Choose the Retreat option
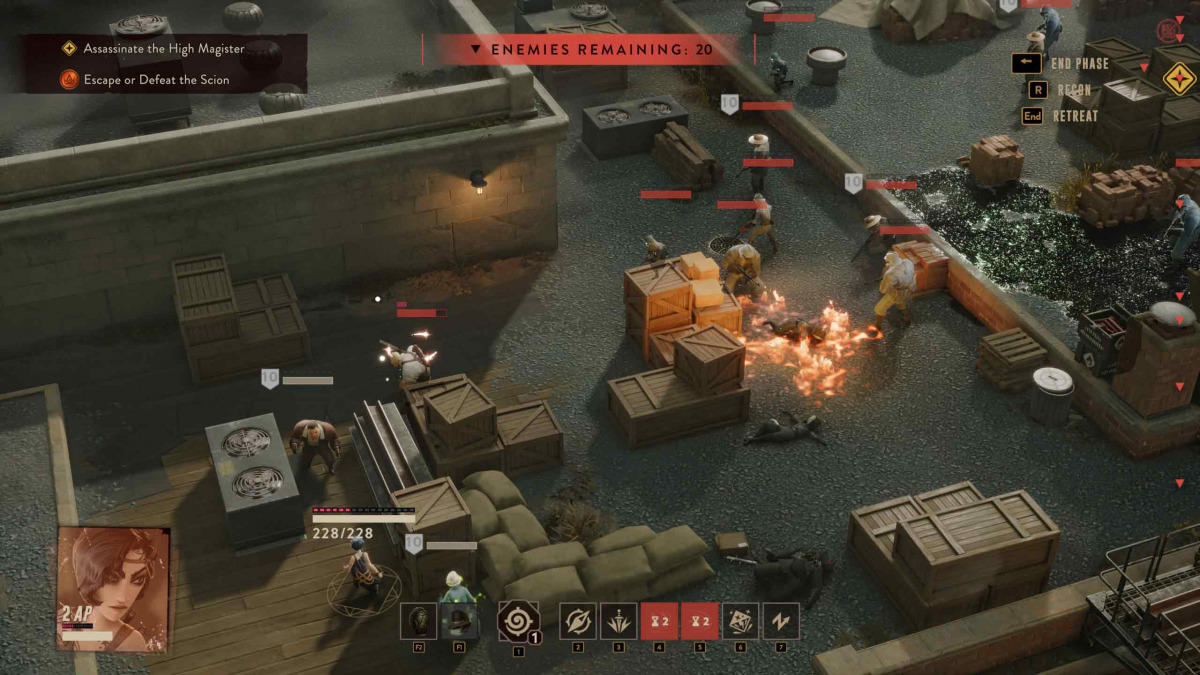Screen dimensions: 1200x675 click(1074, 116)
